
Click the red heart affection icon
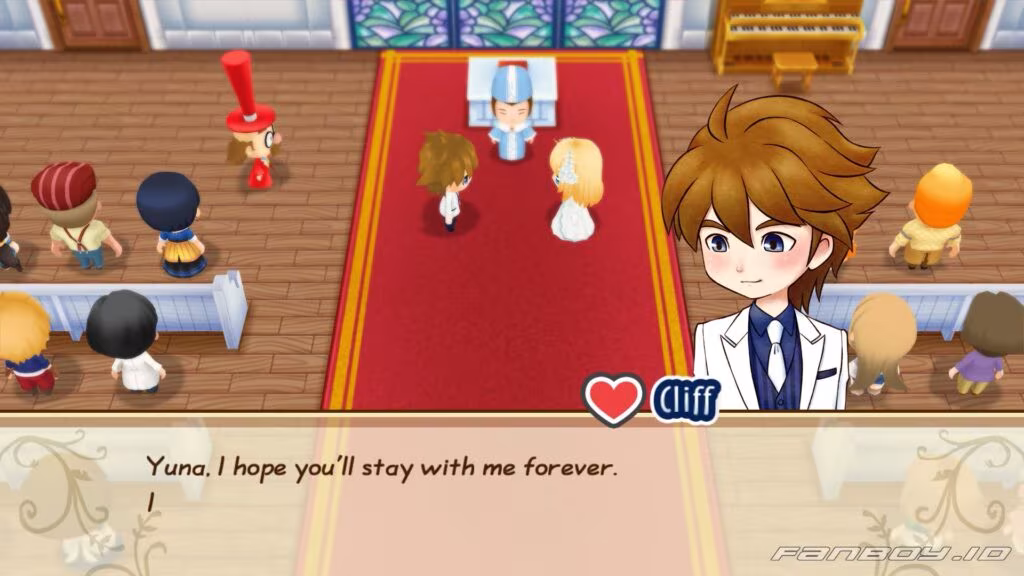tap(613, 399)
